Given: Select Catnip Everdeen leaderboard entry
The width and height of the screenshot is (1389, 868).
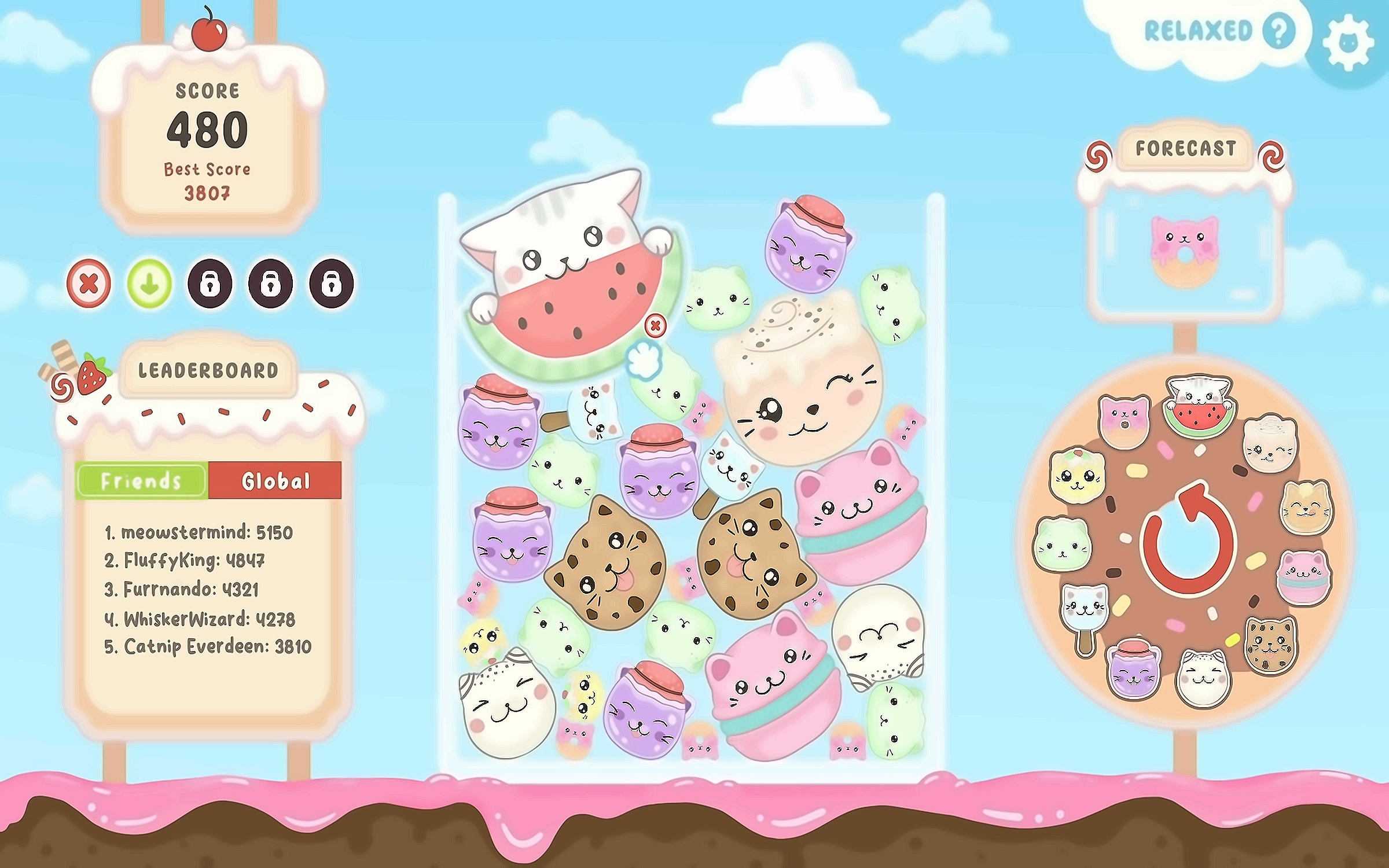Looking at the screenshot, I should (x=208, y=646).
